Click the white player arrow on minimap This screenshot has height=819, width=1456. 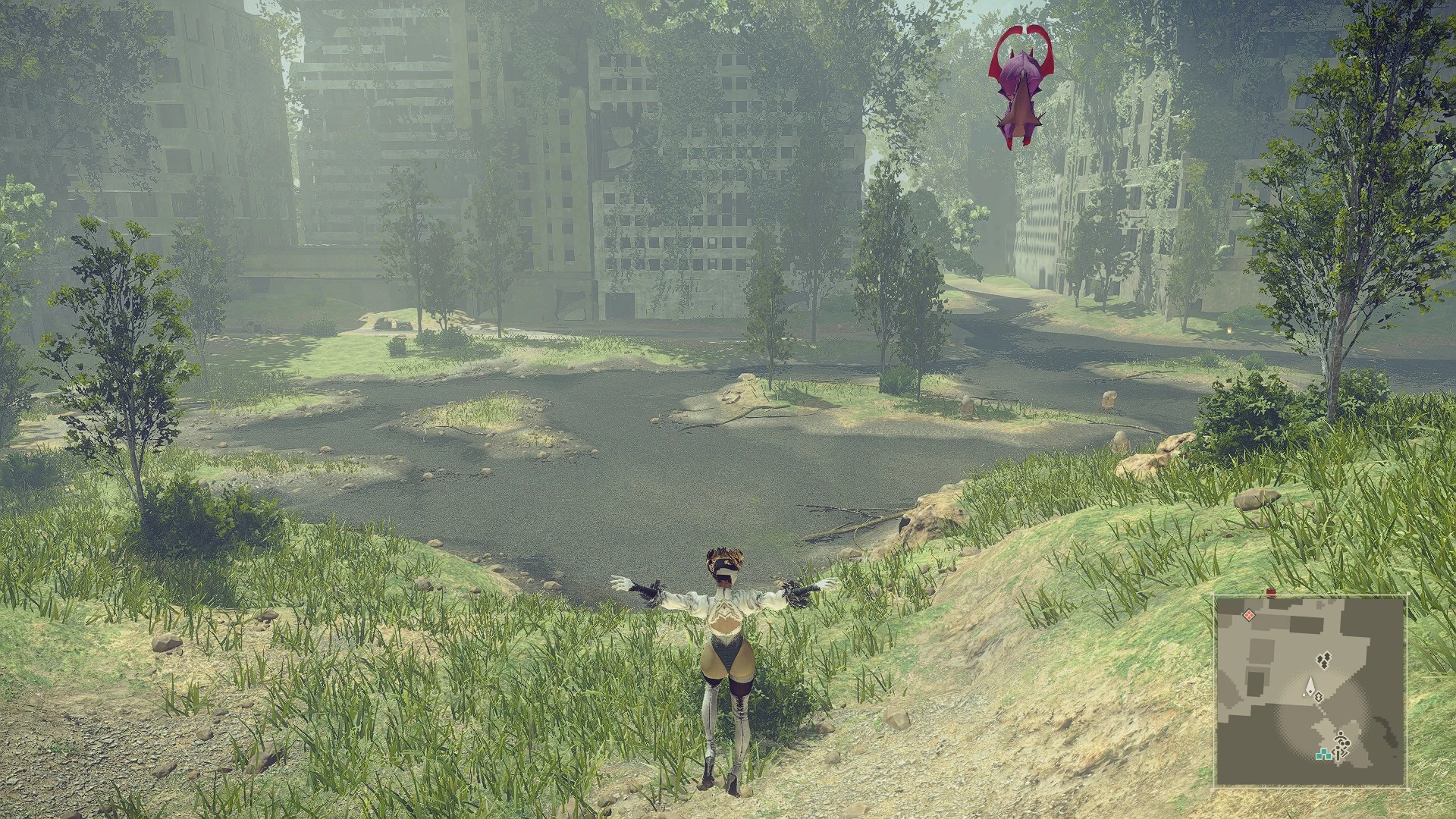(x=1309, y=686)
